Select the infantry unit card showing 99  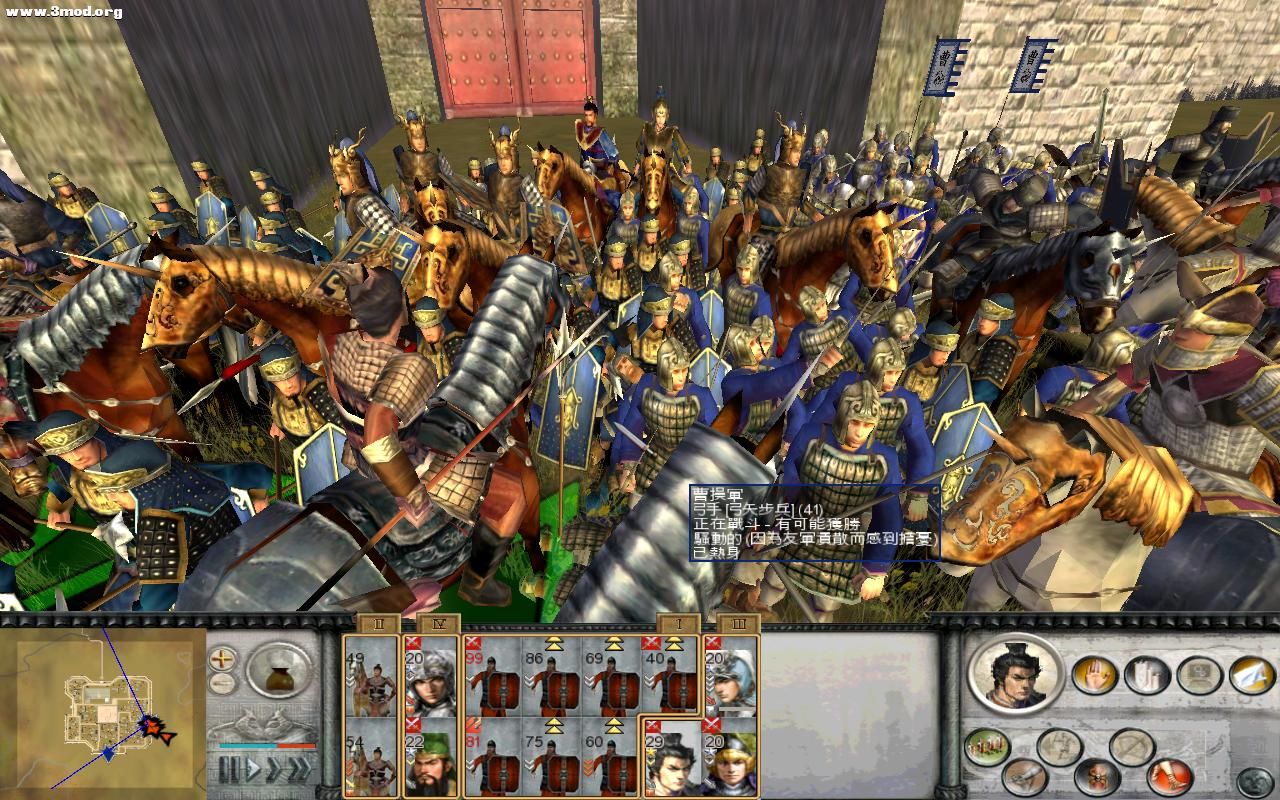coord(492,674)
